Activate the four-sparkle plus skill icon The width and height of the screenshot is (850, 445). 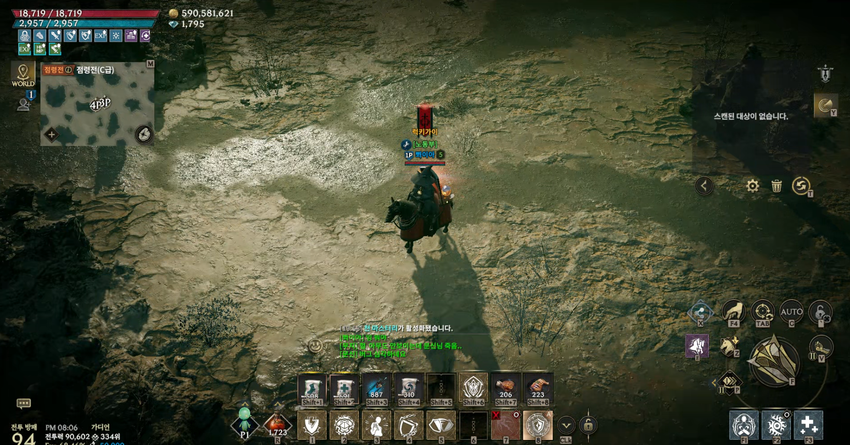(x=808, y=424)
